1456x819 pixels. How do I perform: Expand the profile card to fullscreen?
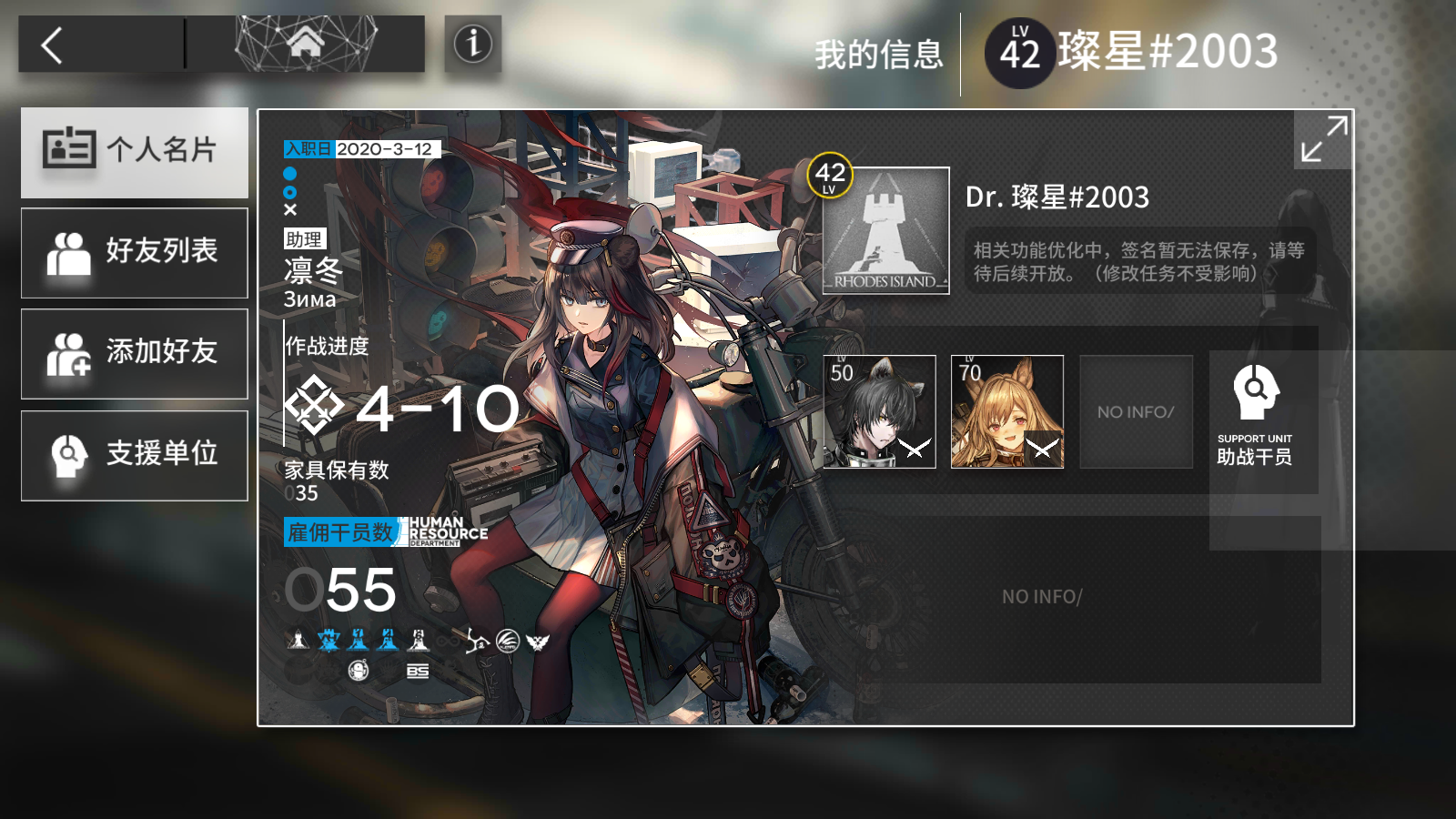coord(1323,139)
